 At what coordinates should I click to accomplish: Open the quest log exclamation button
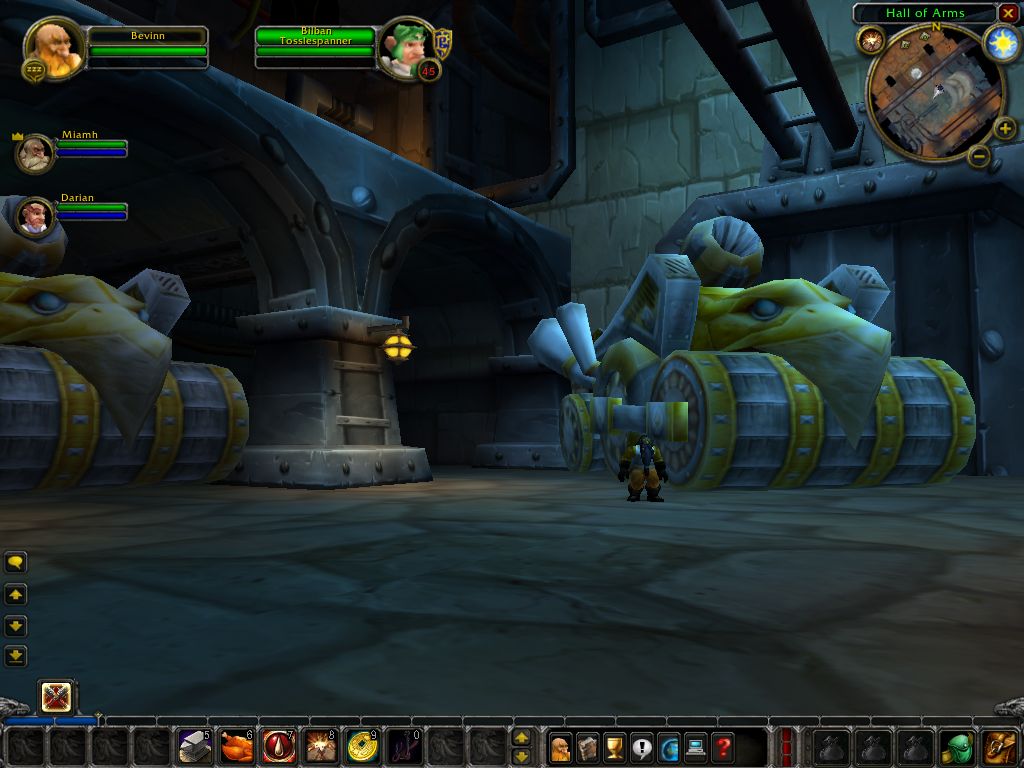642,746
